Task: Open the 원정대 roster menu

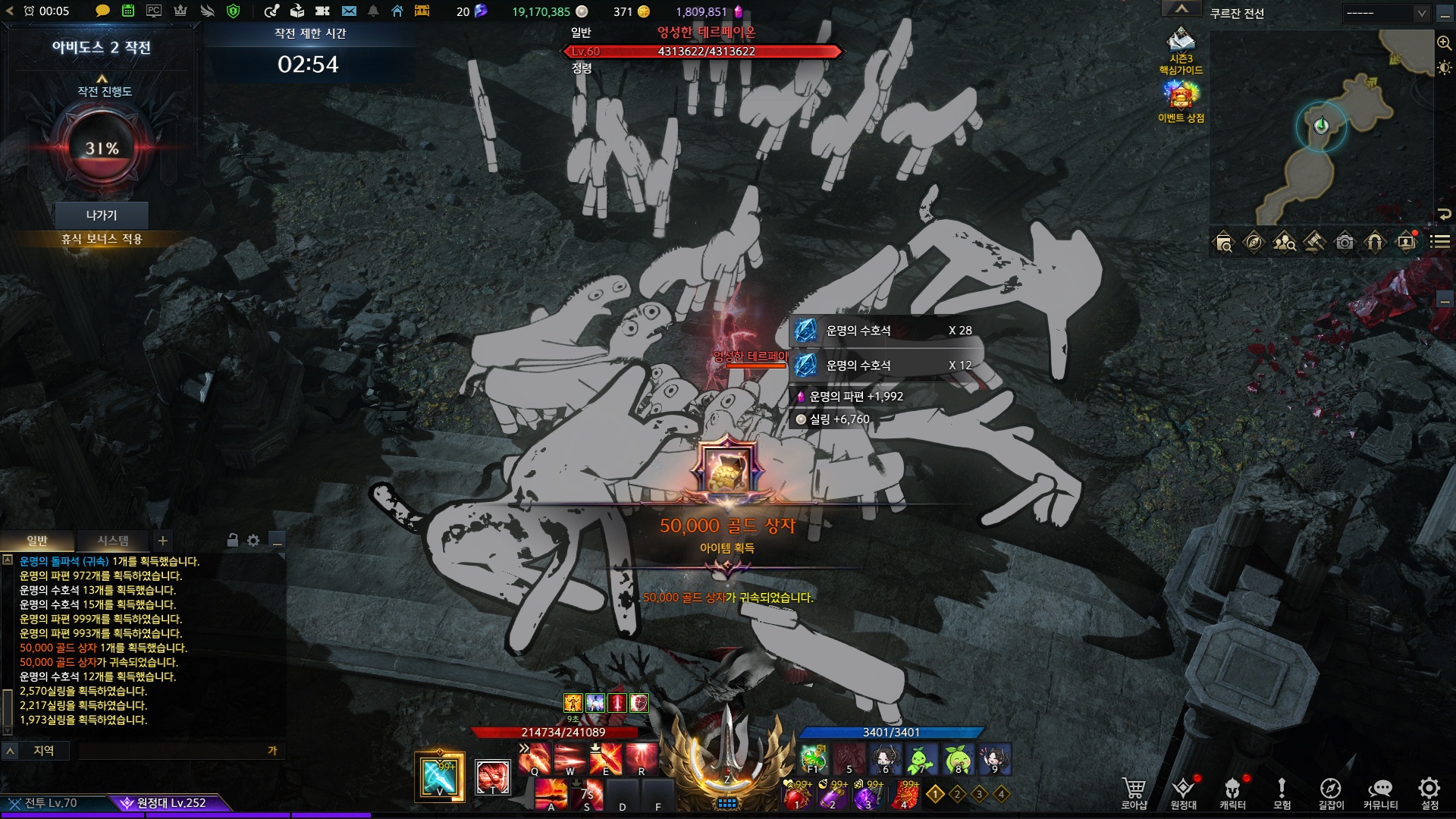Action: (1183, 792)
